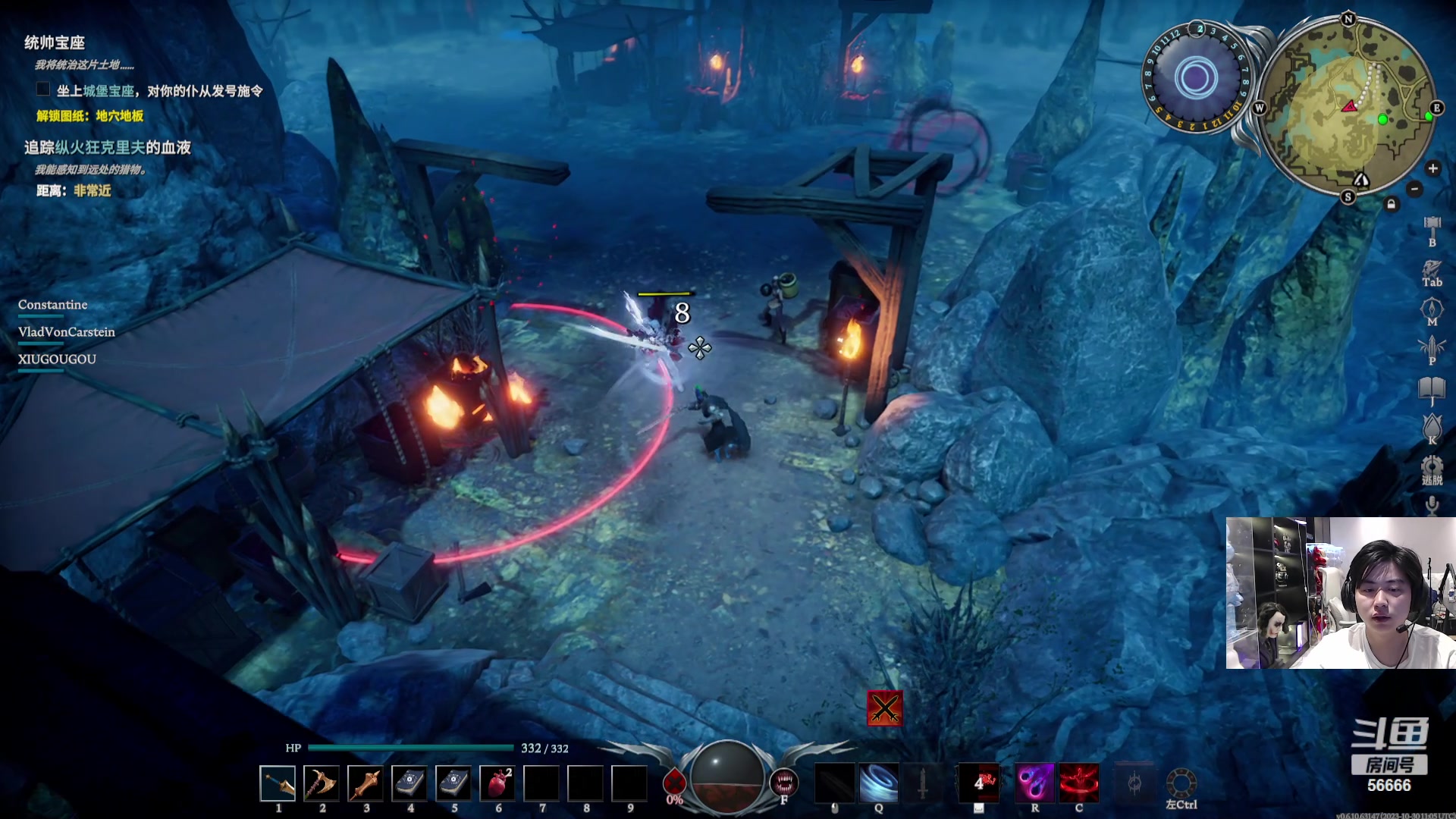The height and width of the screenshot is (819, 1456).
Task: Use the heart item in slot 6
Action: [x=497, y=783]
